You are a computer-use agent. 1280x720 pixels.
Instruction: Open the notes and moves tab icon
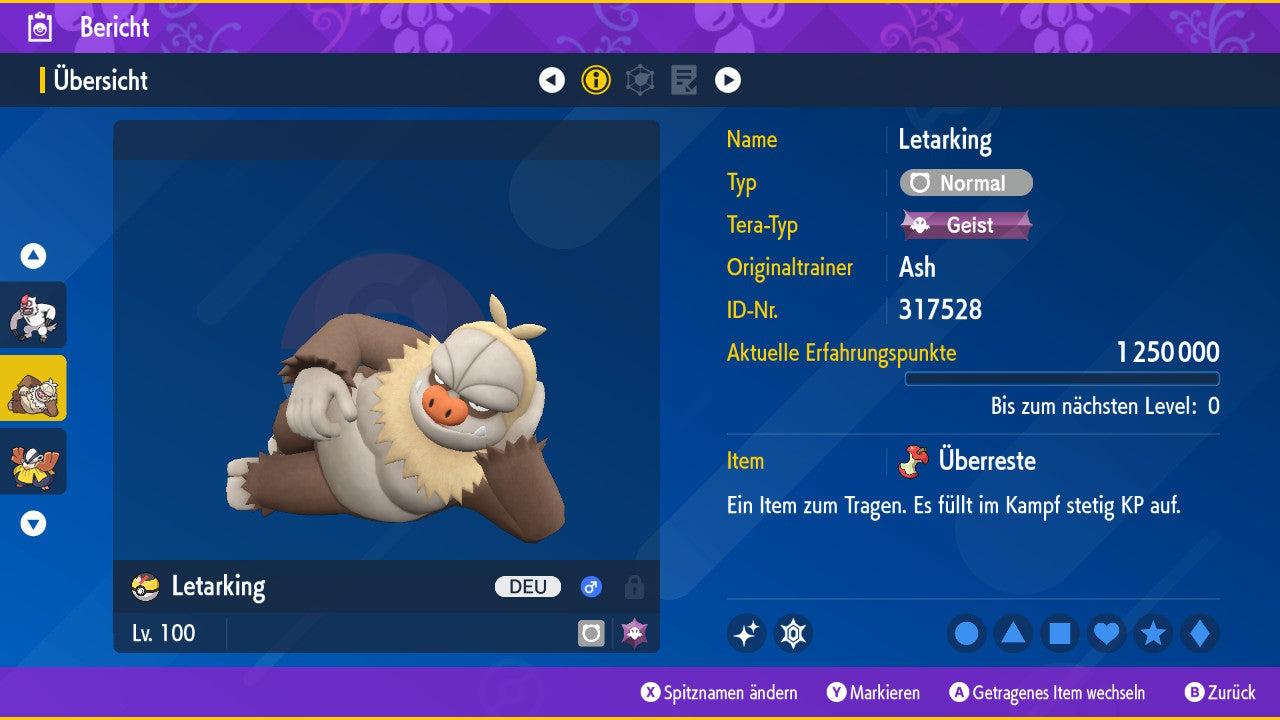684,80
